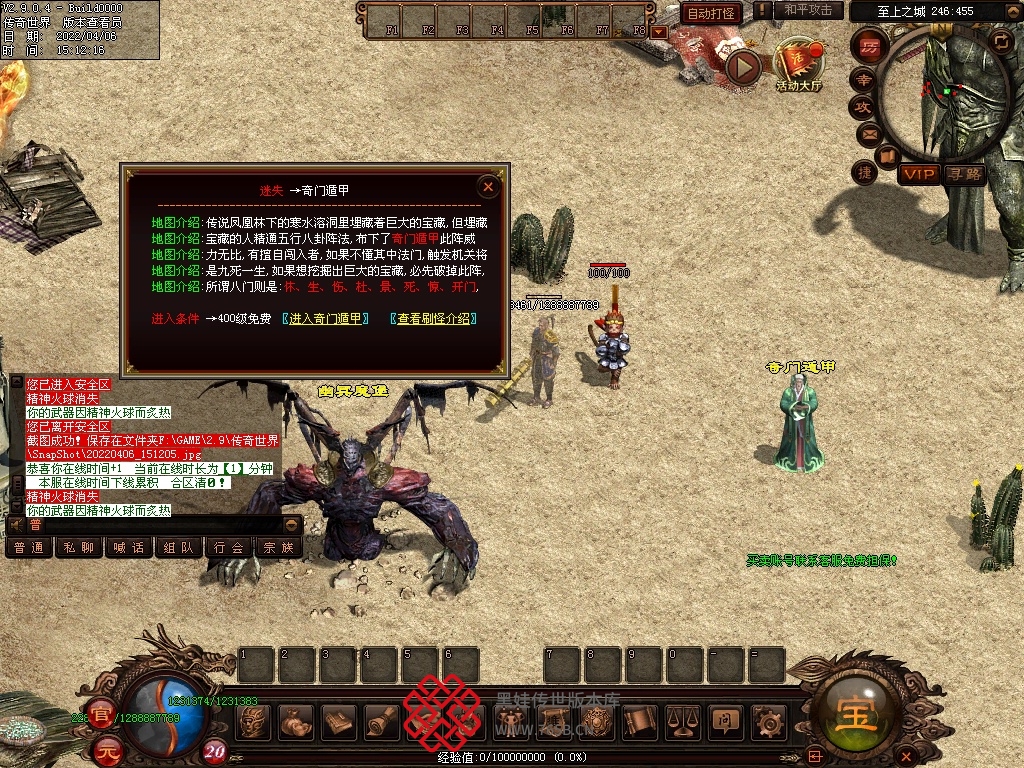The image size is (1024, 768).
Task: Switch the 和平攻击 attack mode
Action: pyautogui.click(x=808, y=10)
